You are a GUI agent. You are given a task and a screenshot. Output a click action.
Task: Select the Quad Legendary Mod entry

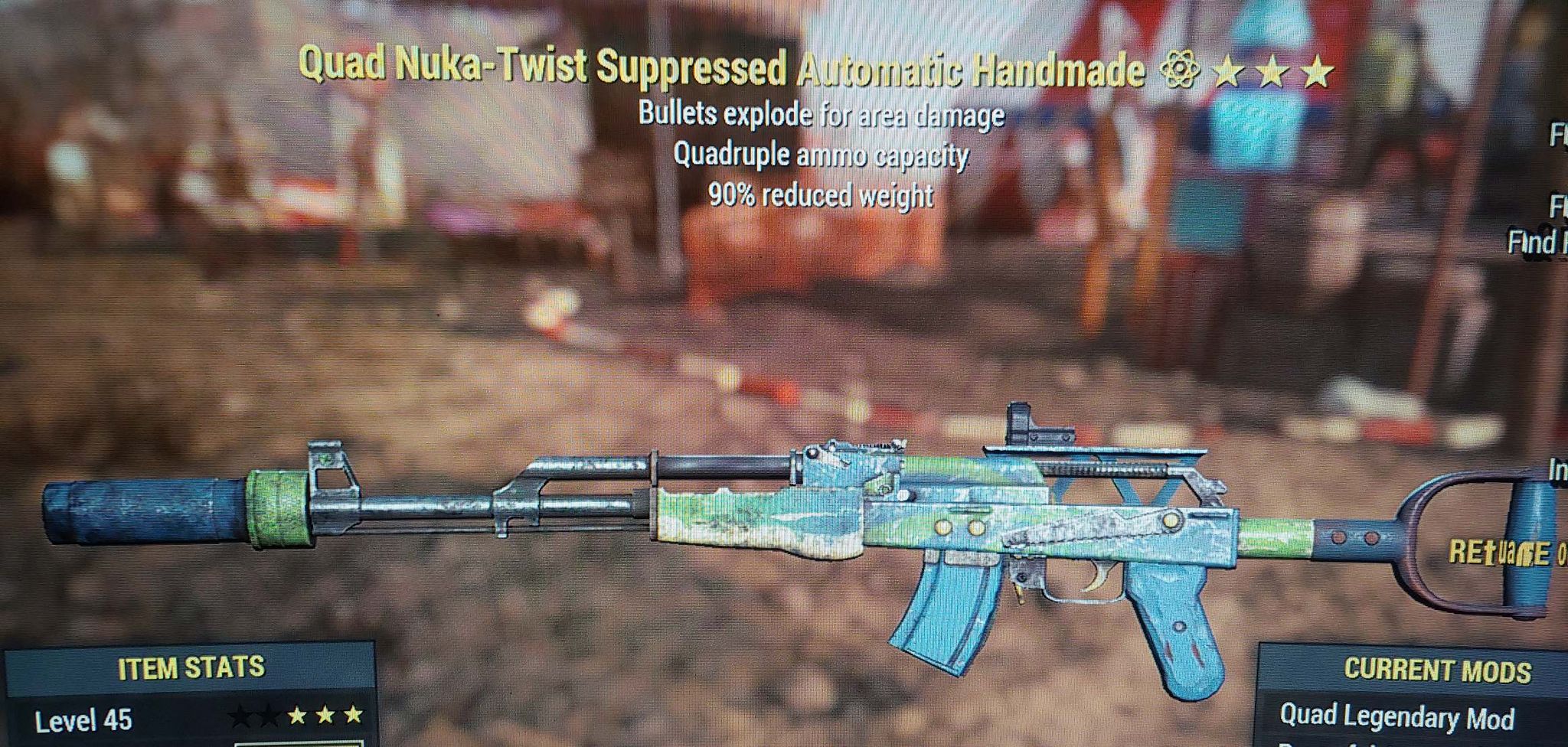tap(1396, 717)
